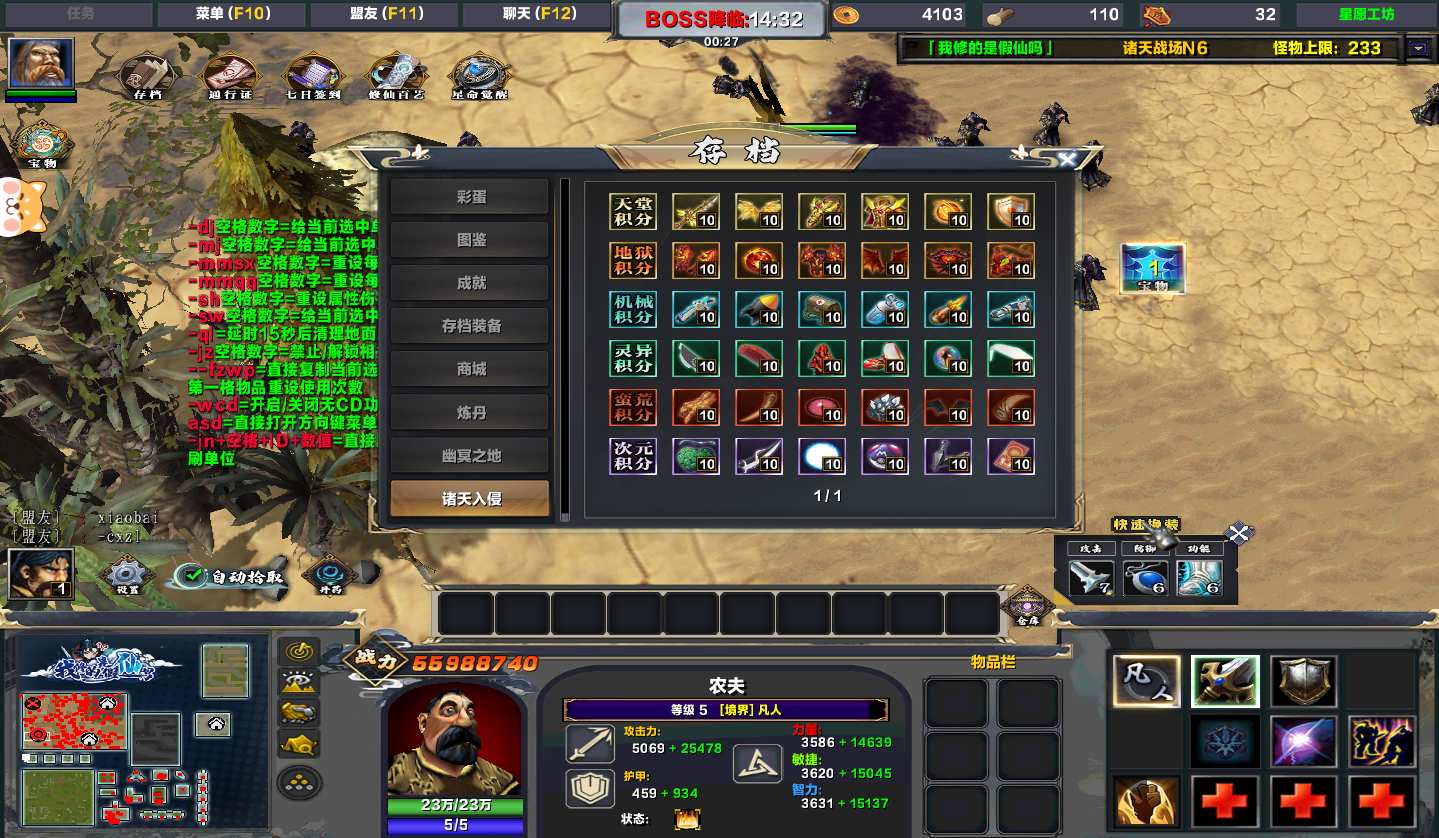Click the minimap
The width and height of the screenshot is (1439, 838).
click(101, 736)
